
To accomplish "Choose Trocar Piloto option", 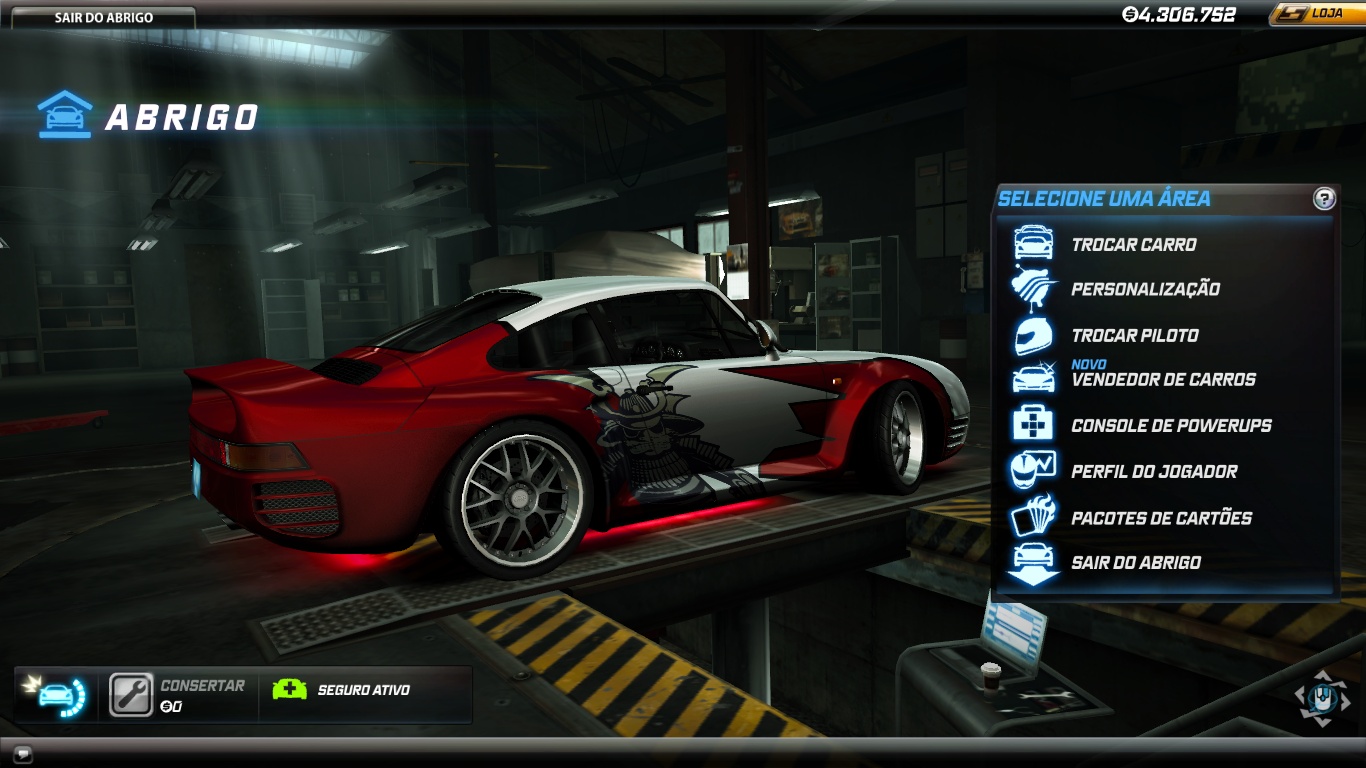I will point(1134,335).
